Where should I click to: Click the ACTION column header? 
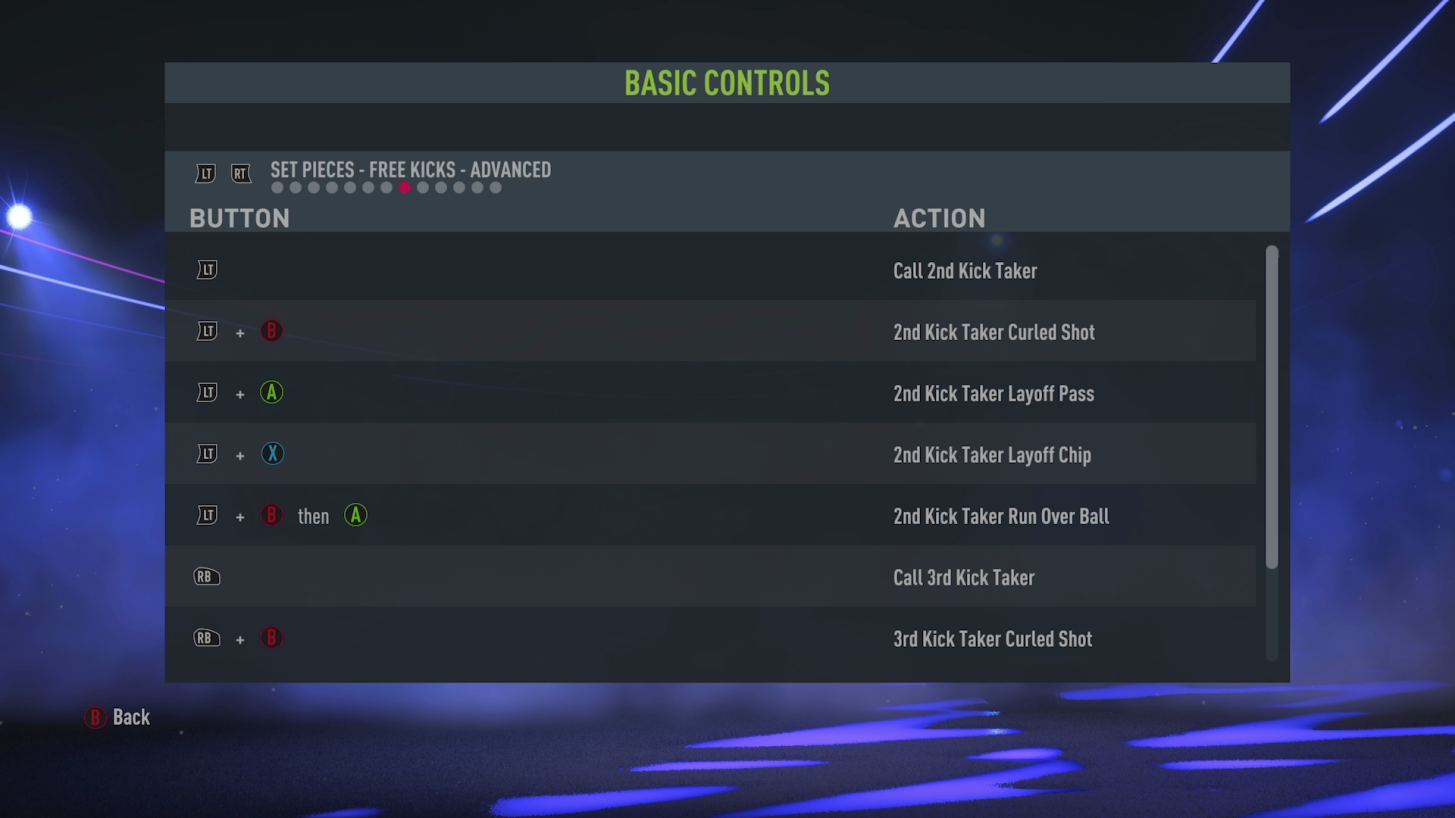click(940, 218)
